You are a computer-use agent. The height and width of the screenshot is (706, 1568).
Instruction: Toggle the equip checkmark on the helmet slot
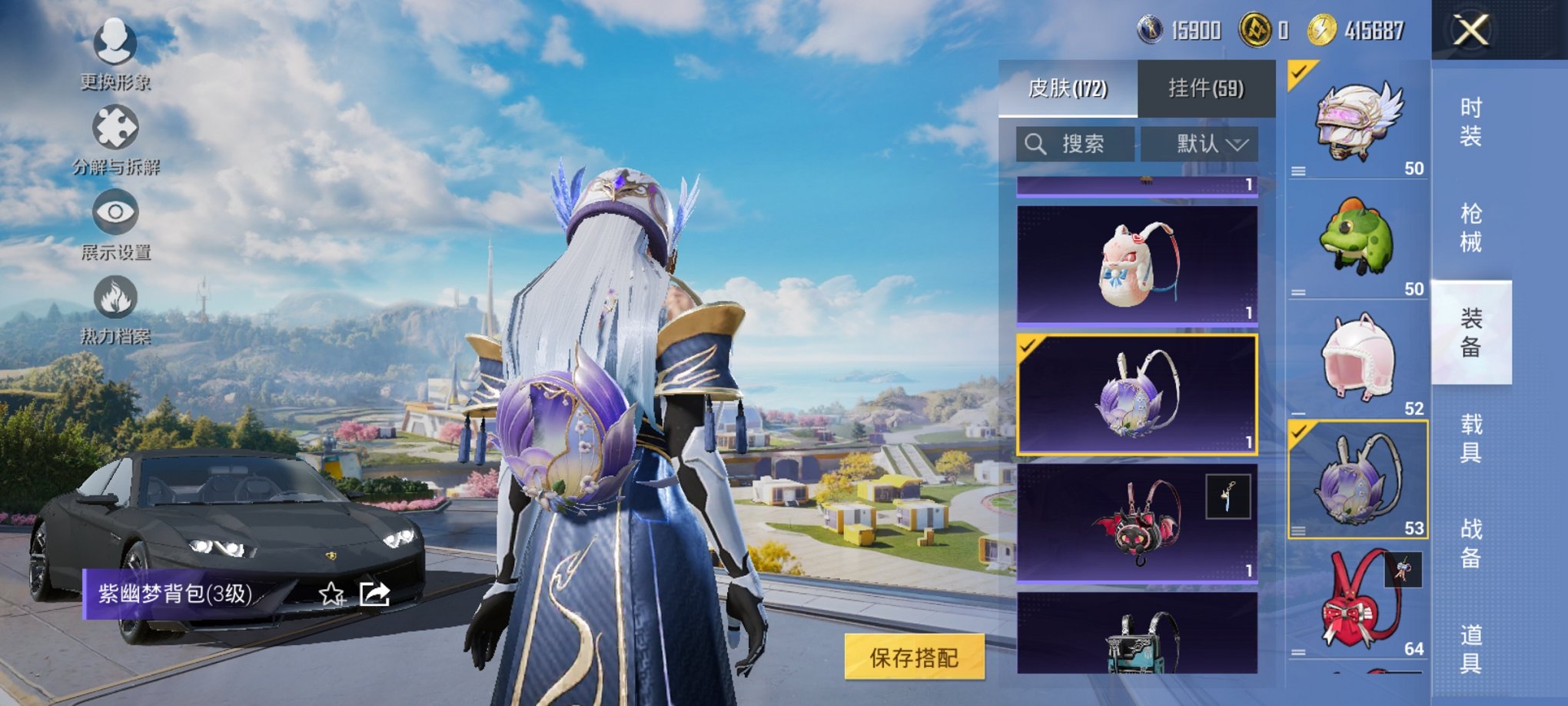[1299, 73]
